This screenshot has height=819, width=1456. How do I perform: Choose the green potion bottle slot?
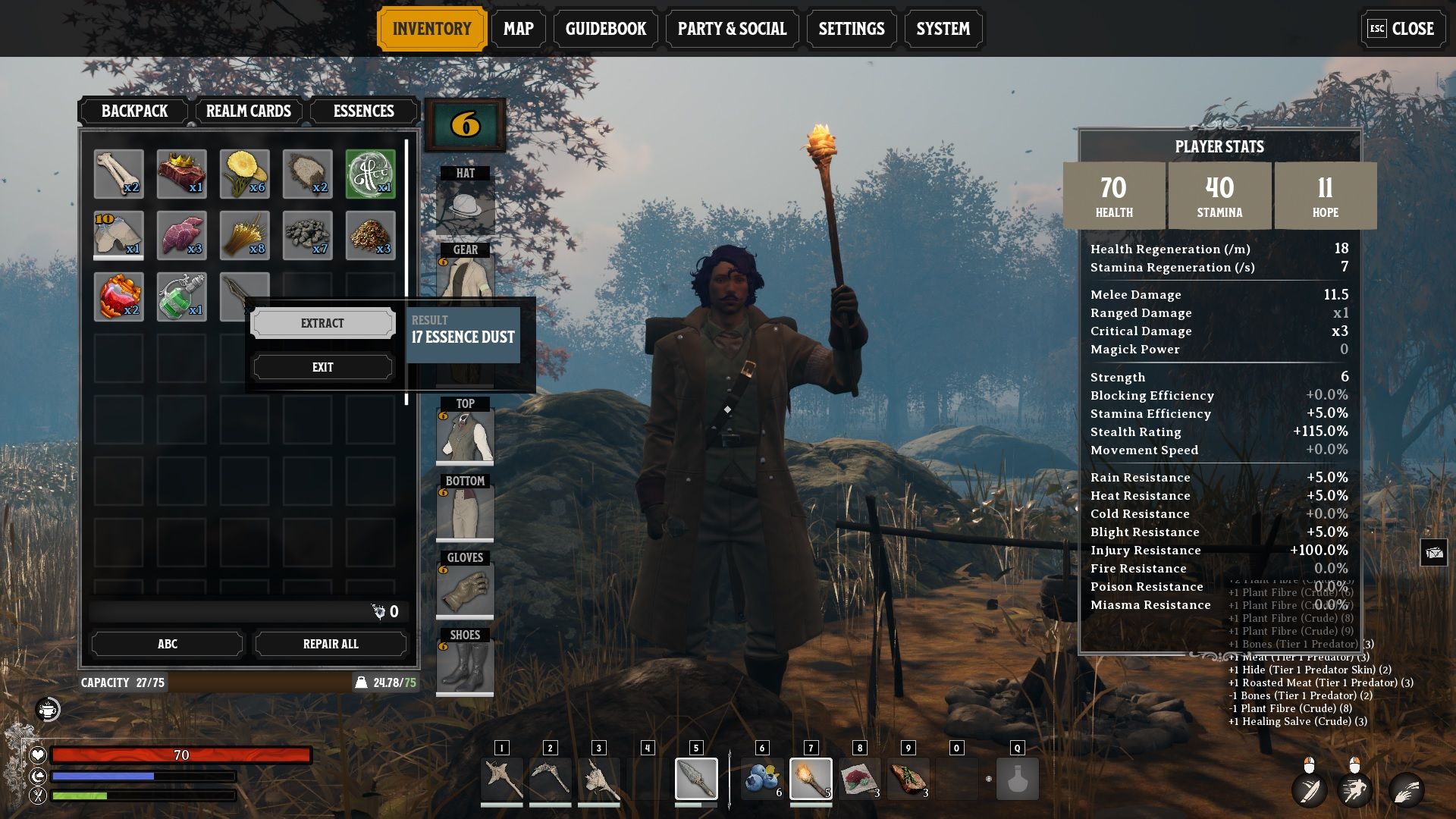(x=181, y=297)
